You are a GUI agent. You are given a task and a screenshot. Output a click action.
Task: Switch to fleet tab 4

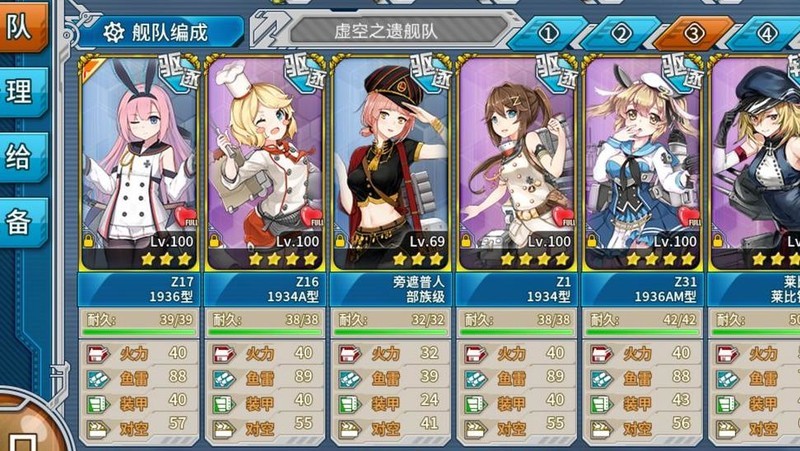(766, 33)
